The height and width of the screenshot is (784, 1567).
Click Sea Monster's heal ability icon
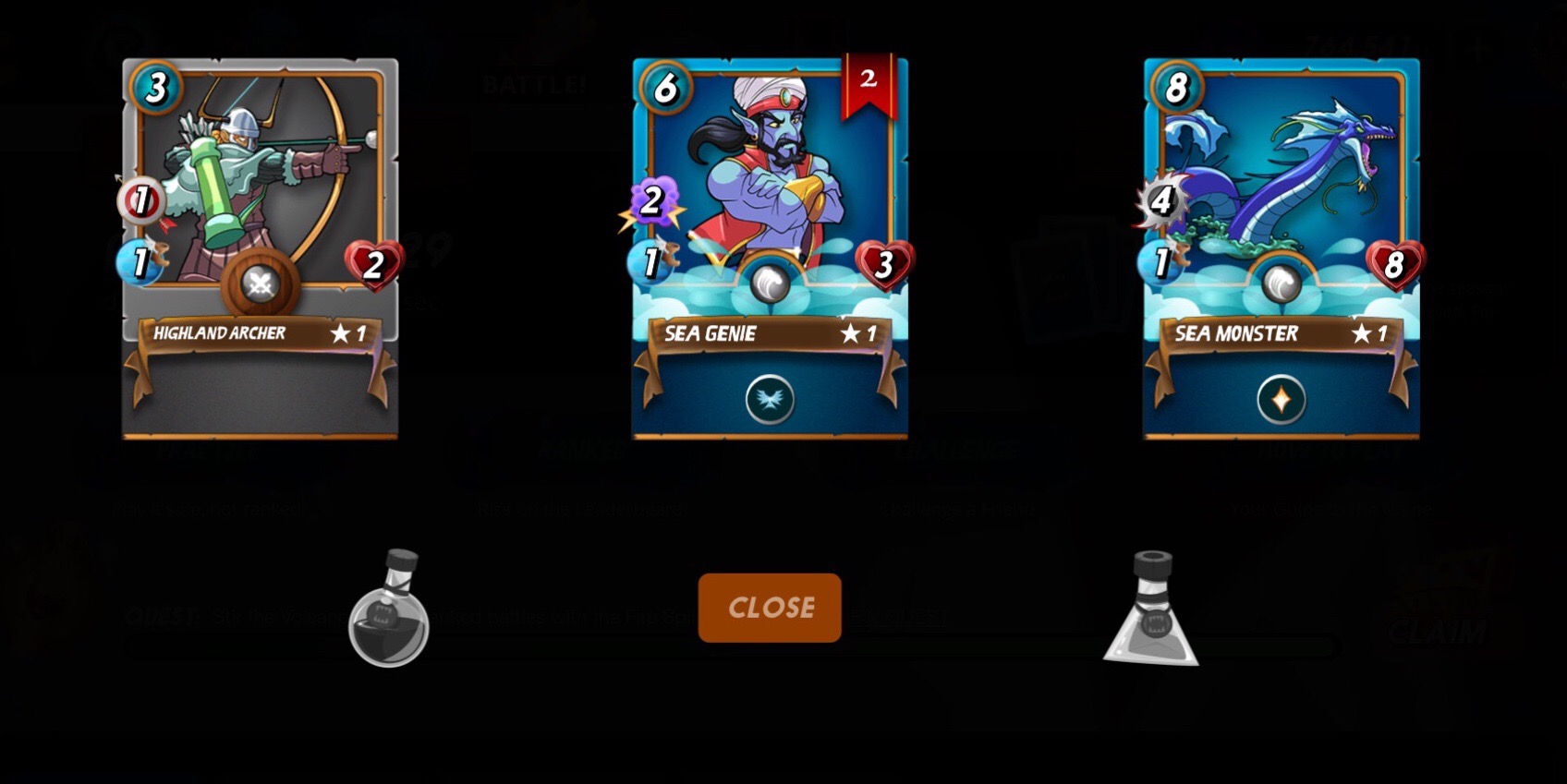coord(1281,400)
